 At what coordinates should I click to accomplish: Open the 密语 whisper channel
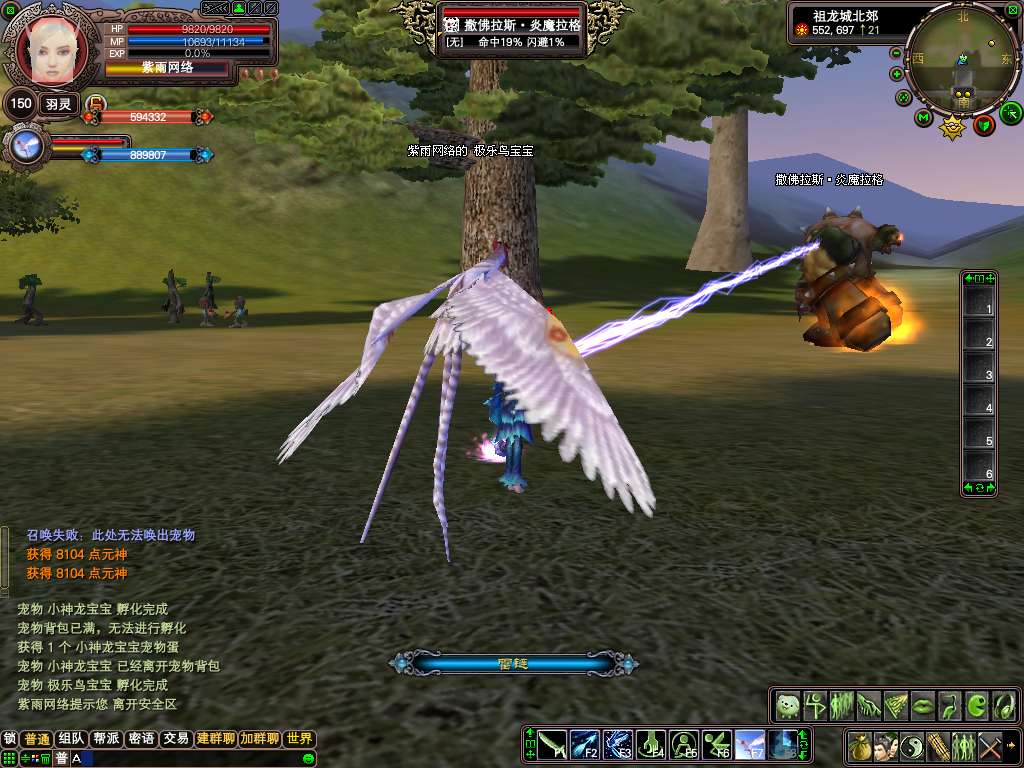point(141,739)
